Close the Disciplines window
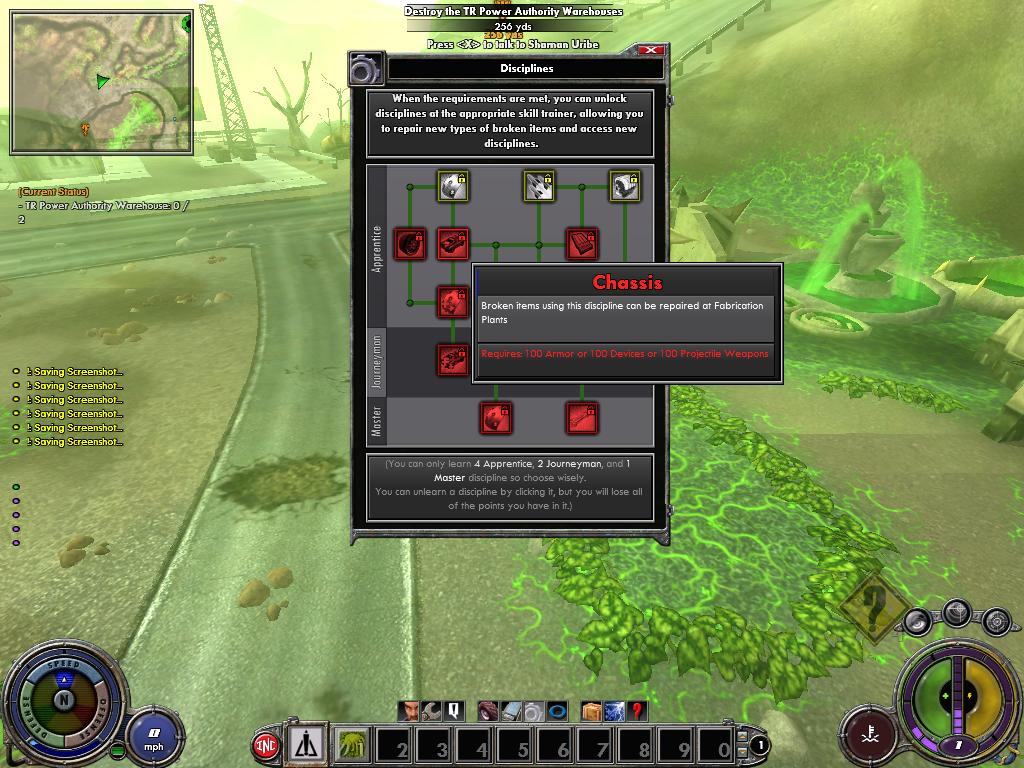This screenshot has height=768, width=1024. pyautogui.click(x=651, y=50)
